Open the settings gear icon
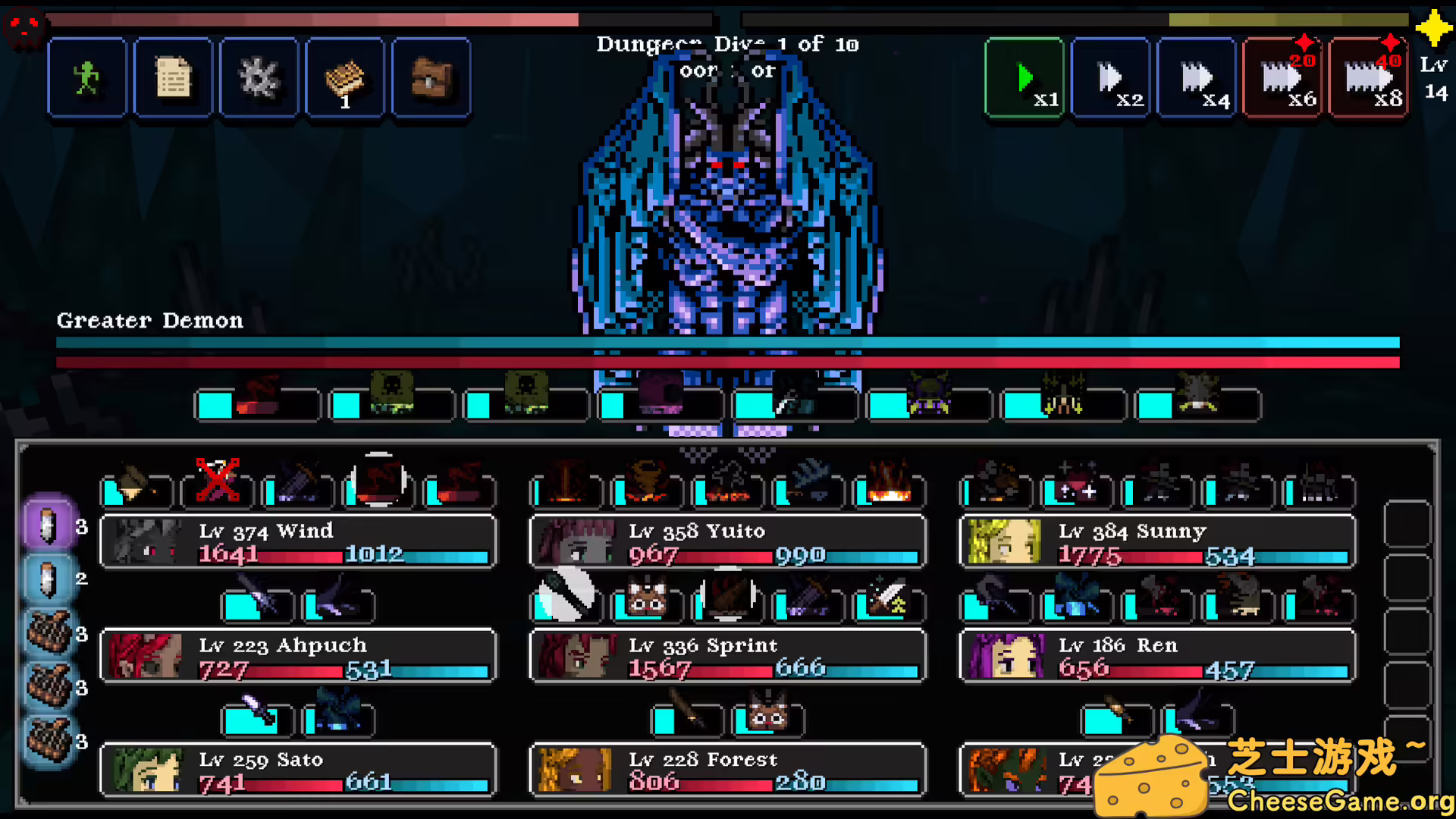This screenshot has height=819, width=1456. coord(258,77)
